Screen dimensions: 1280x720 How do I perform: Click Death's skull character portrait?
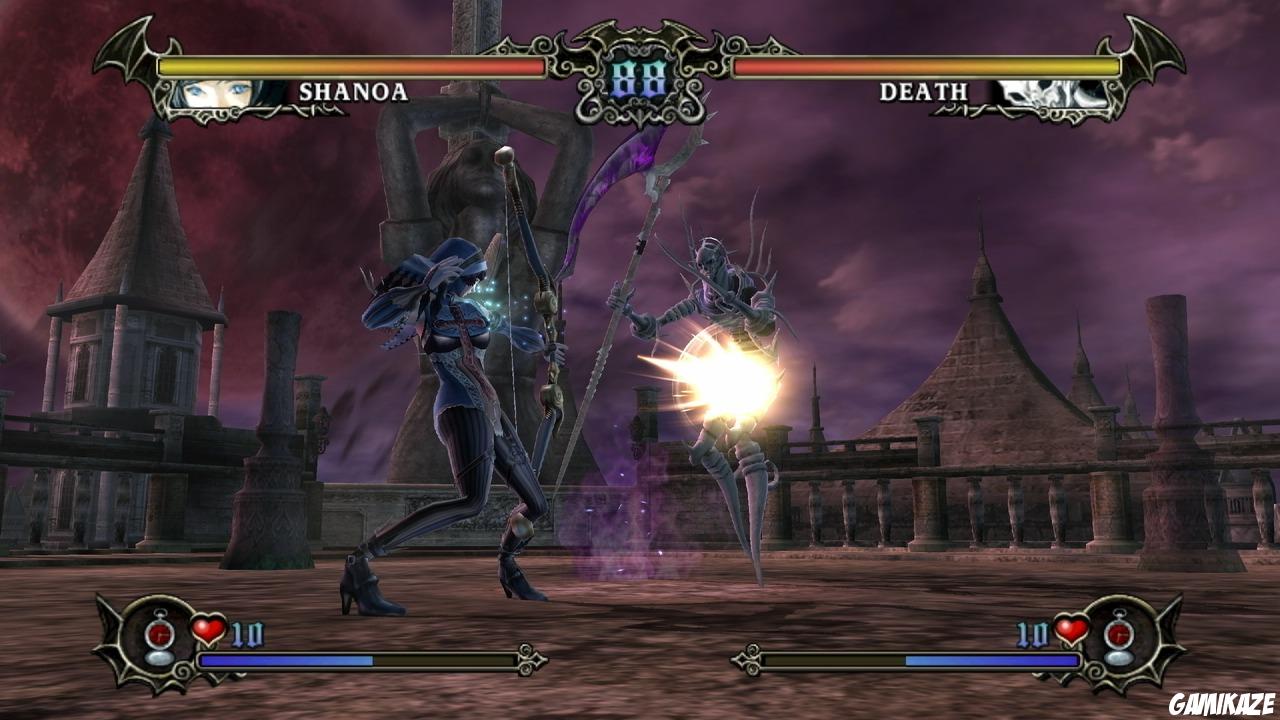pos(1052,92)
